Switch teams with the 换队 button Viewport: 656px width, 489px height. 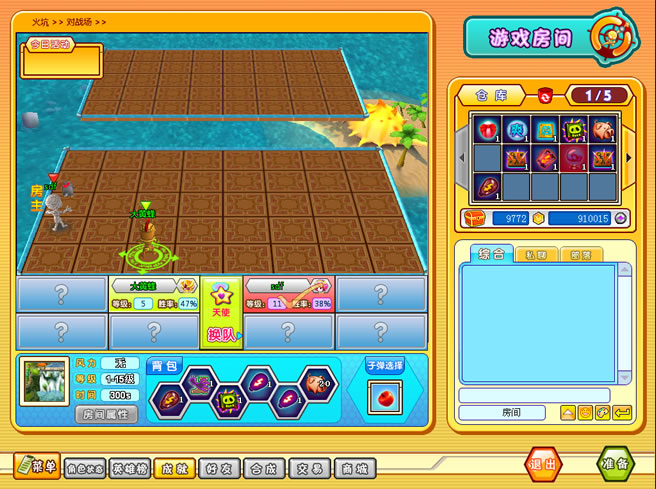pos(222,335)
